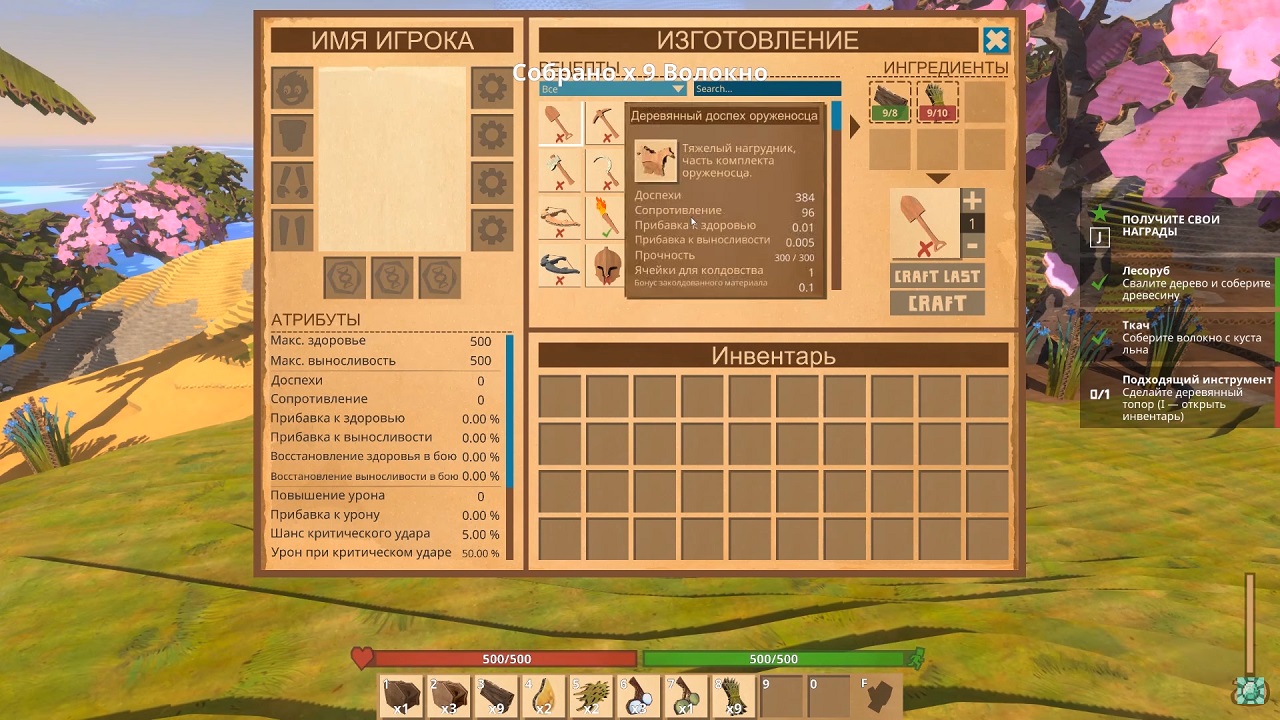Focus the recipe Search field

tap(767, 89)
